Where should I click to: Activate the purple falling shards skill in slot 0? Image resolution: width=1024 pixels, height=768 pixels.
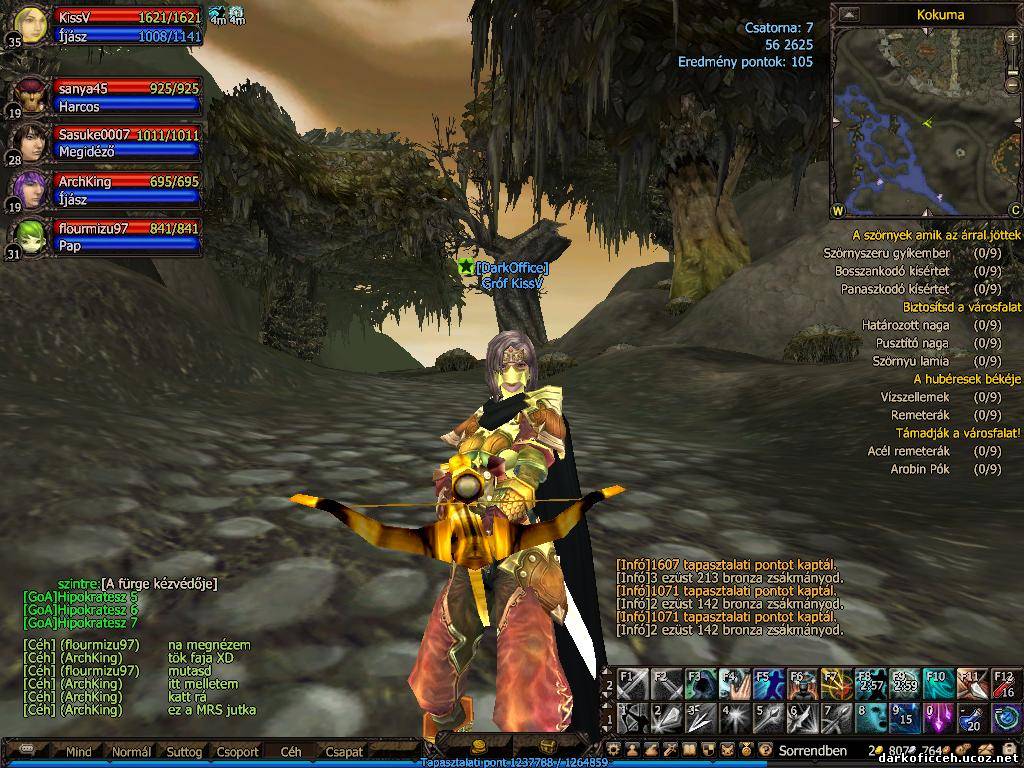938,718
